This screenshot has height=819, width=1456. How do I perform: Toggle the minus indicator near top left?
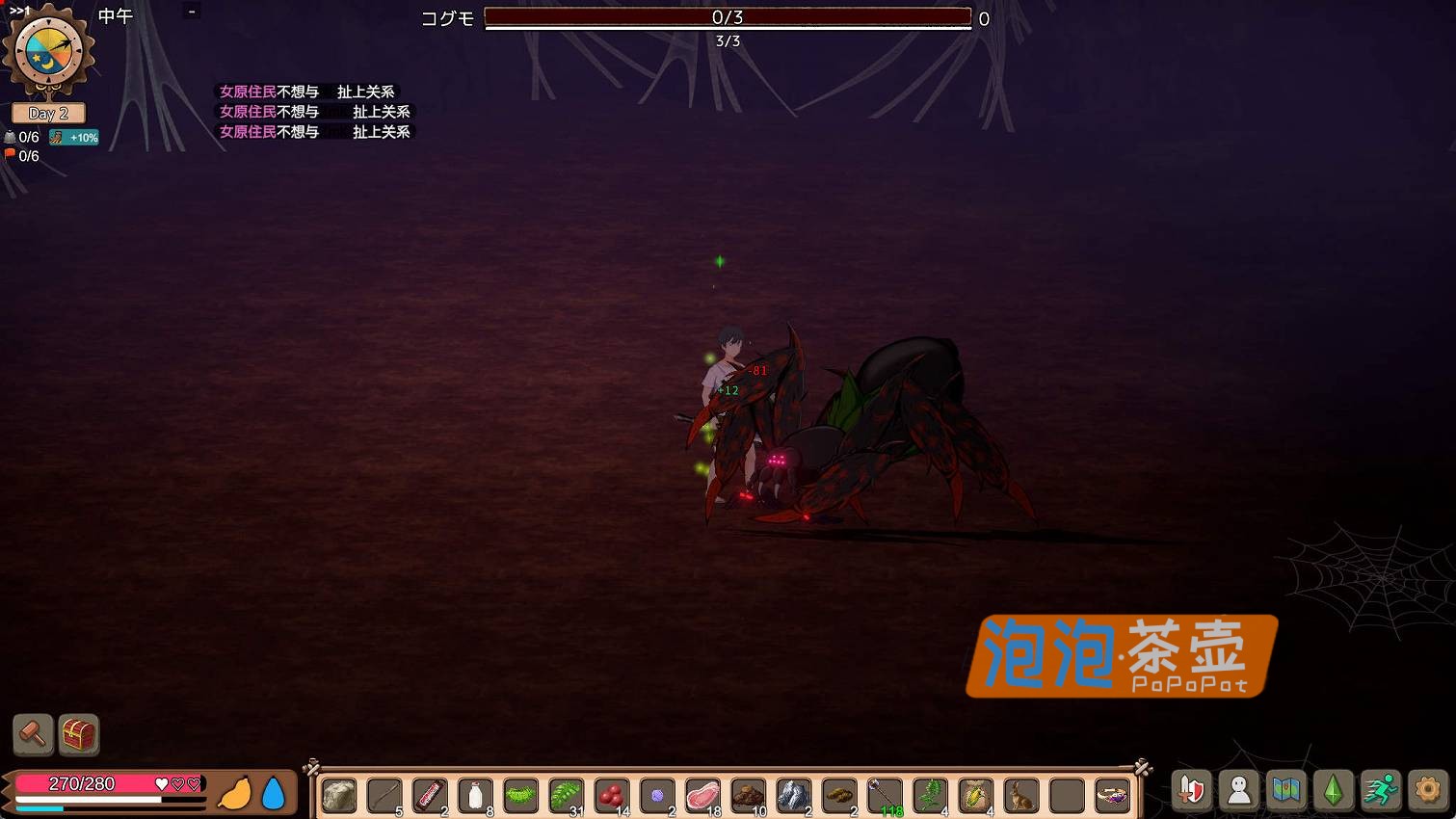coord(190,13)
